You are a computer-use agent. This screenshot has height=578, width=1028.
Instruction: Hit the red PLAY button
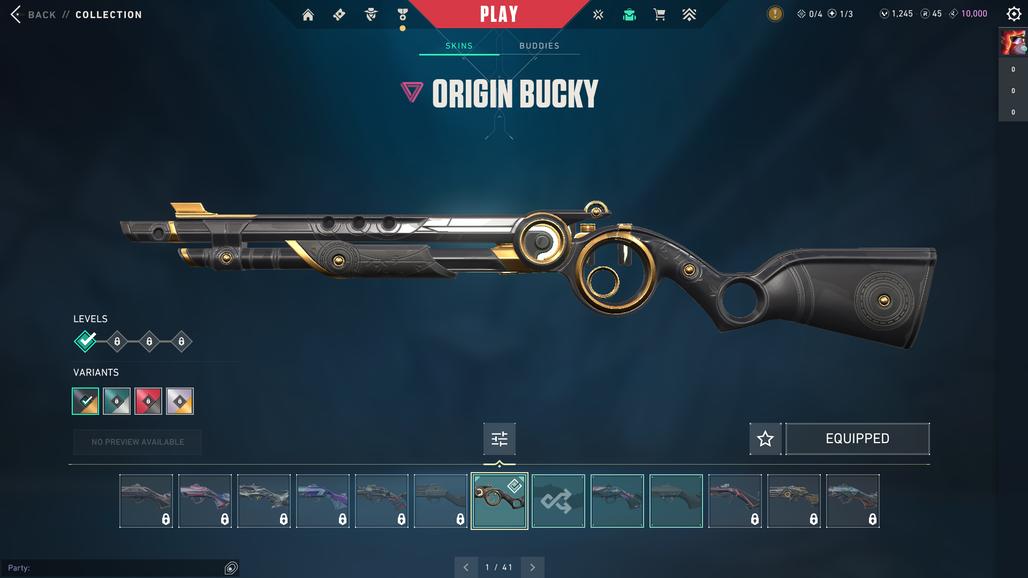[x=499, y=14]
